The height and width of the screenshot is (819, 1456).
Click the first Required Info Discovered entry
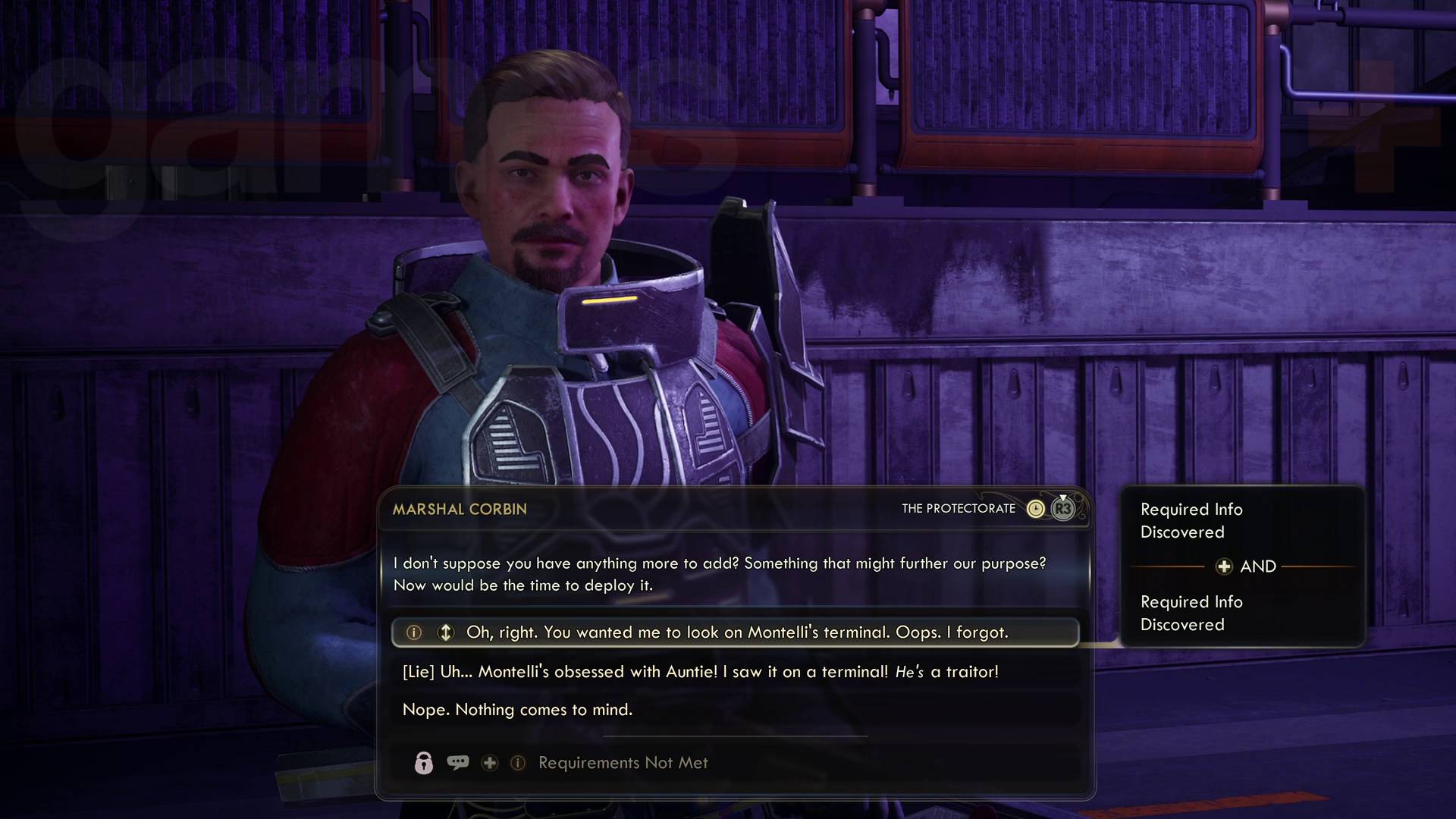1191,521
